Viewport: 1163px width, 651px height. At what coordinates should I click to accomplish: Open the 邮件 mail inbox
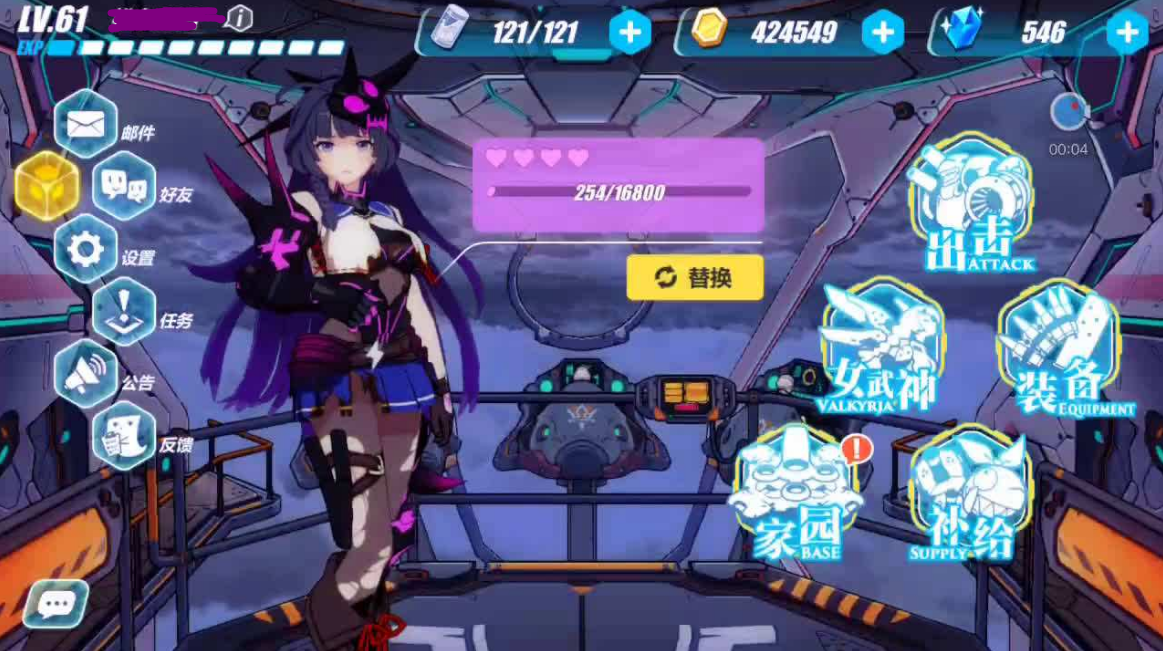point(86,125)
